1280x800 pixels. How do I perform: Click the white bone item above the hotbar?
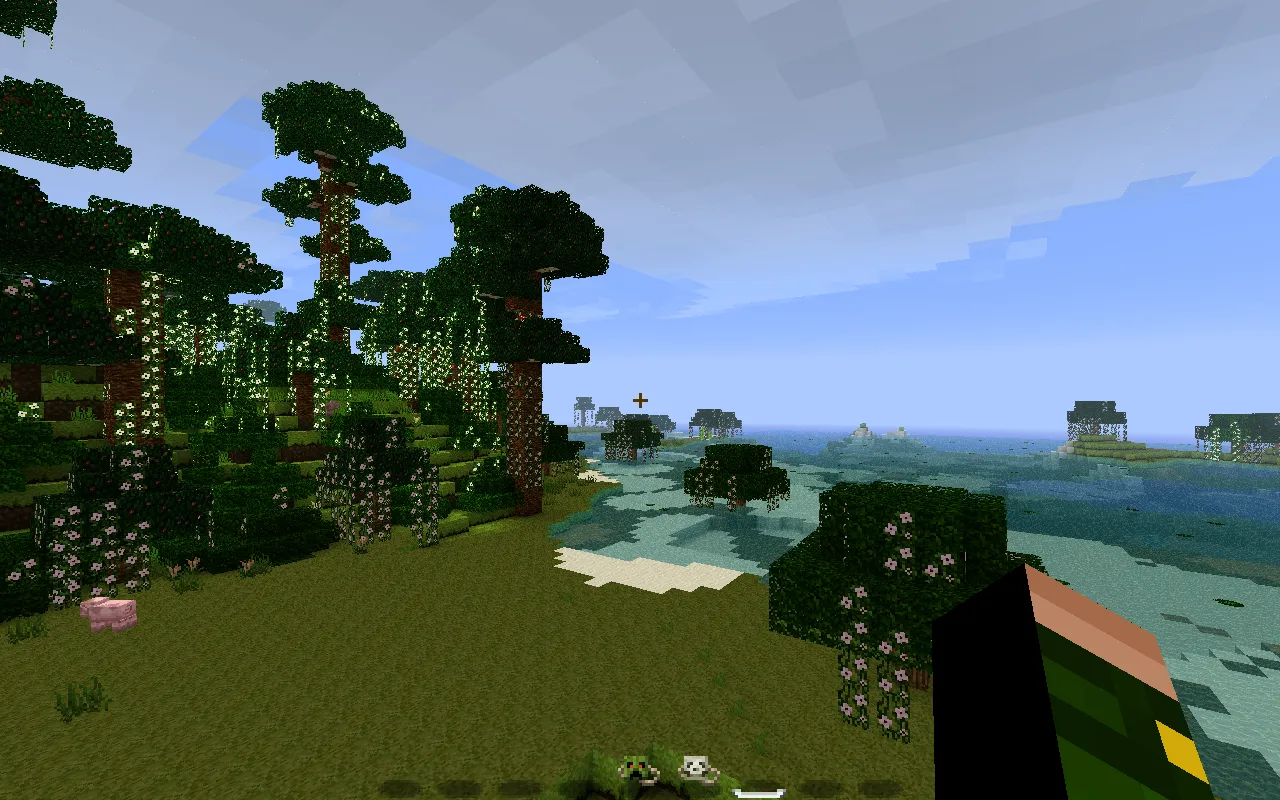click(x=758, y=793)
